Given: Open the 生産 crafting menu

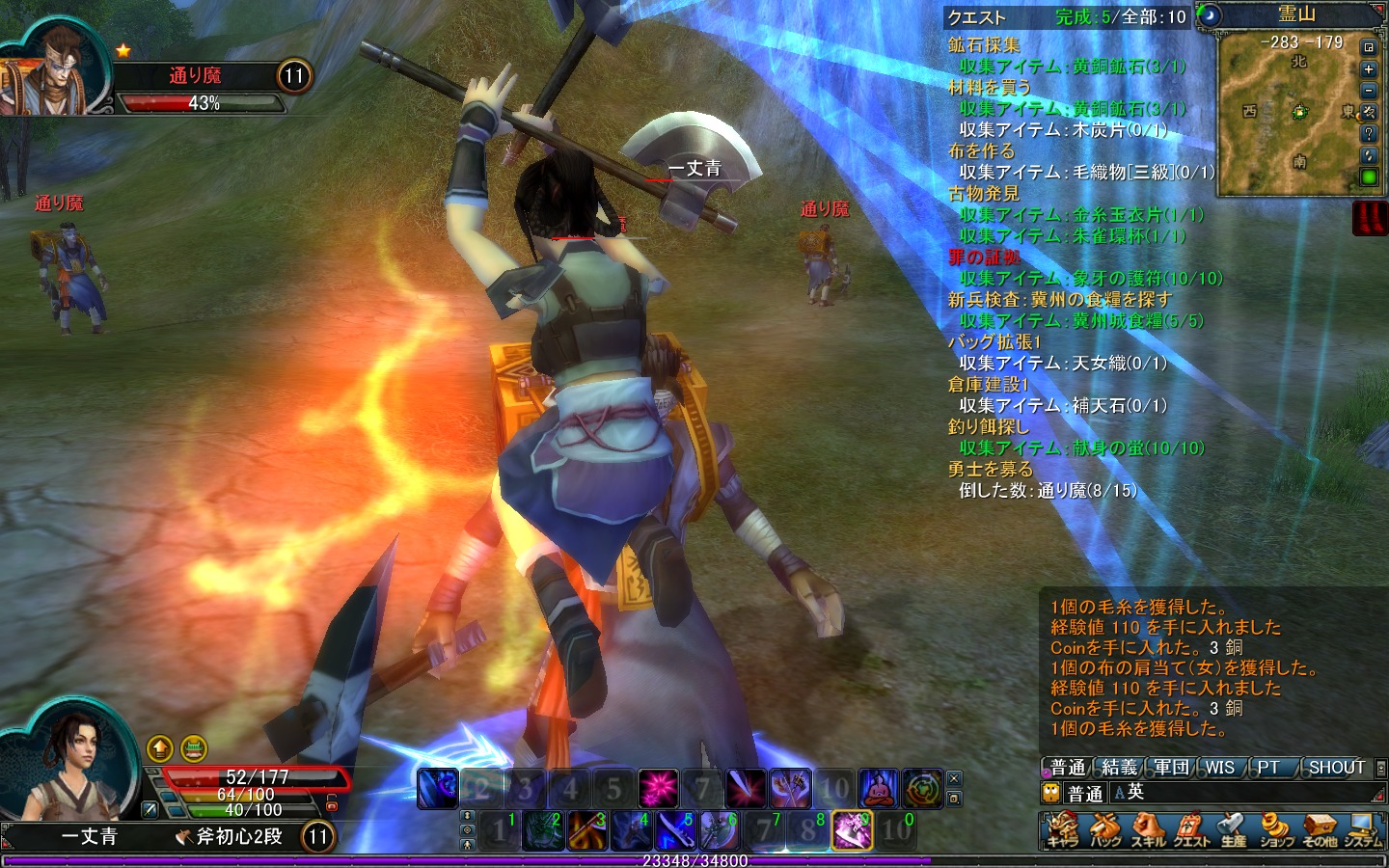Looking at the screenshot, I should click(x=1233, y=829).
